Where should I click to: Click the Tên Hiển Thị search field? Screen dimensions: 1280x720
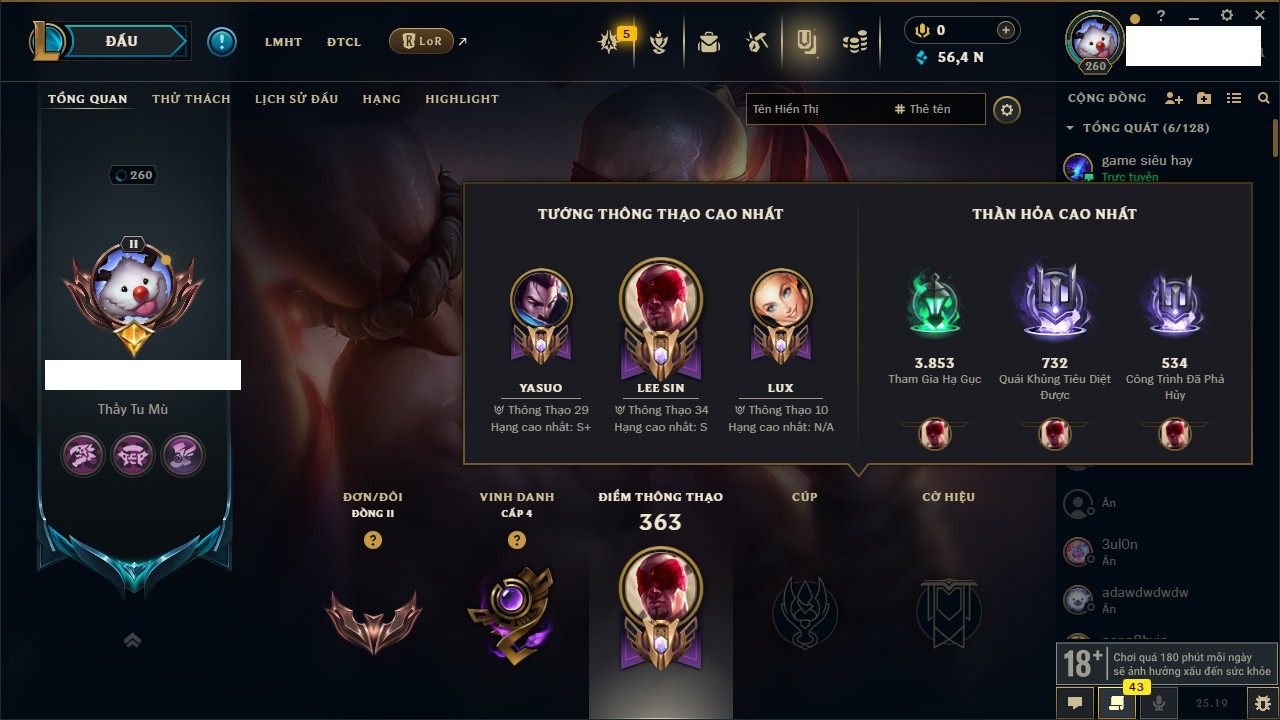(x=815, y=109)
